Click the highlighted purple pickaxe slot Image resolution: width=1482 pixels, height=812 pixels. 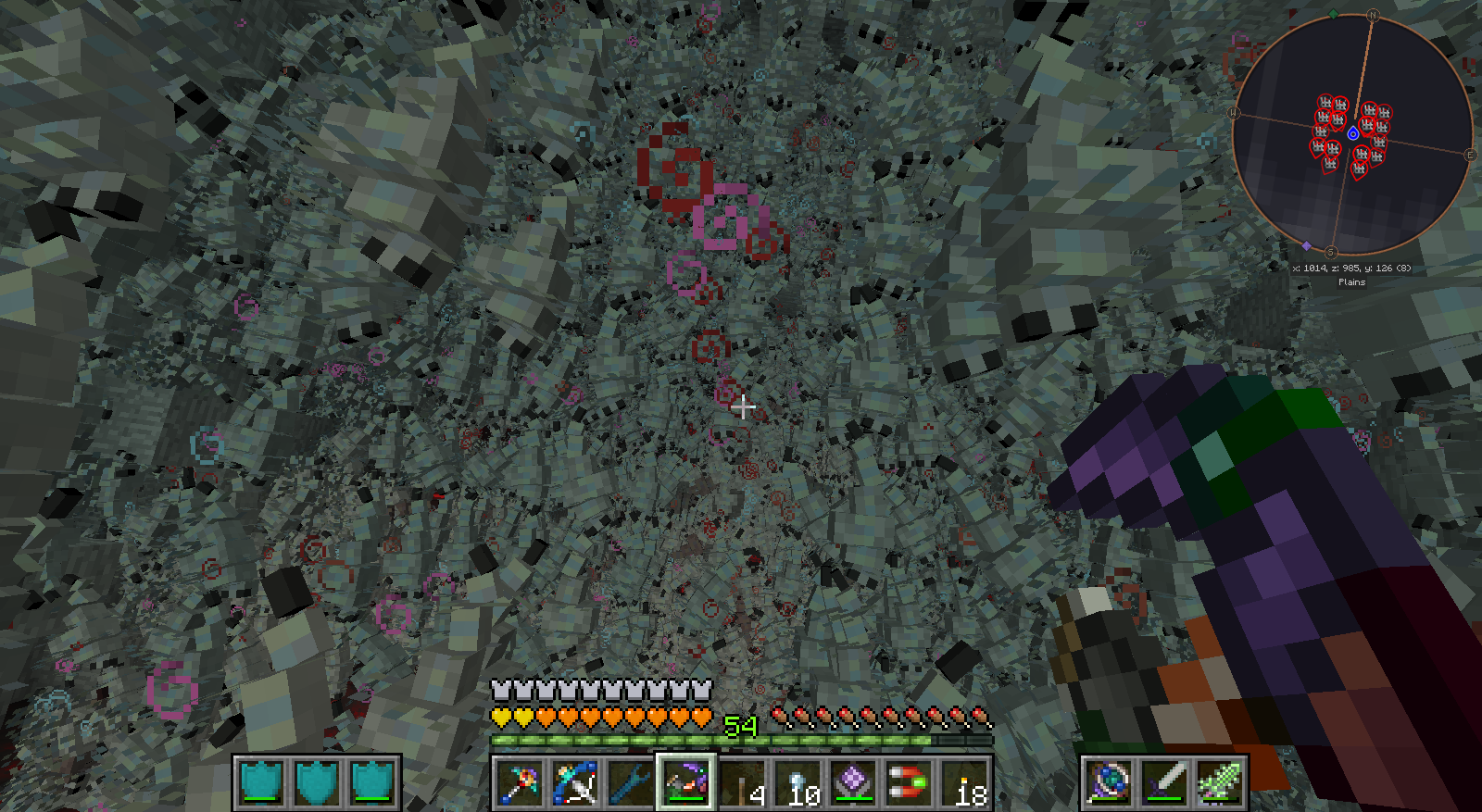coord(685,783)
